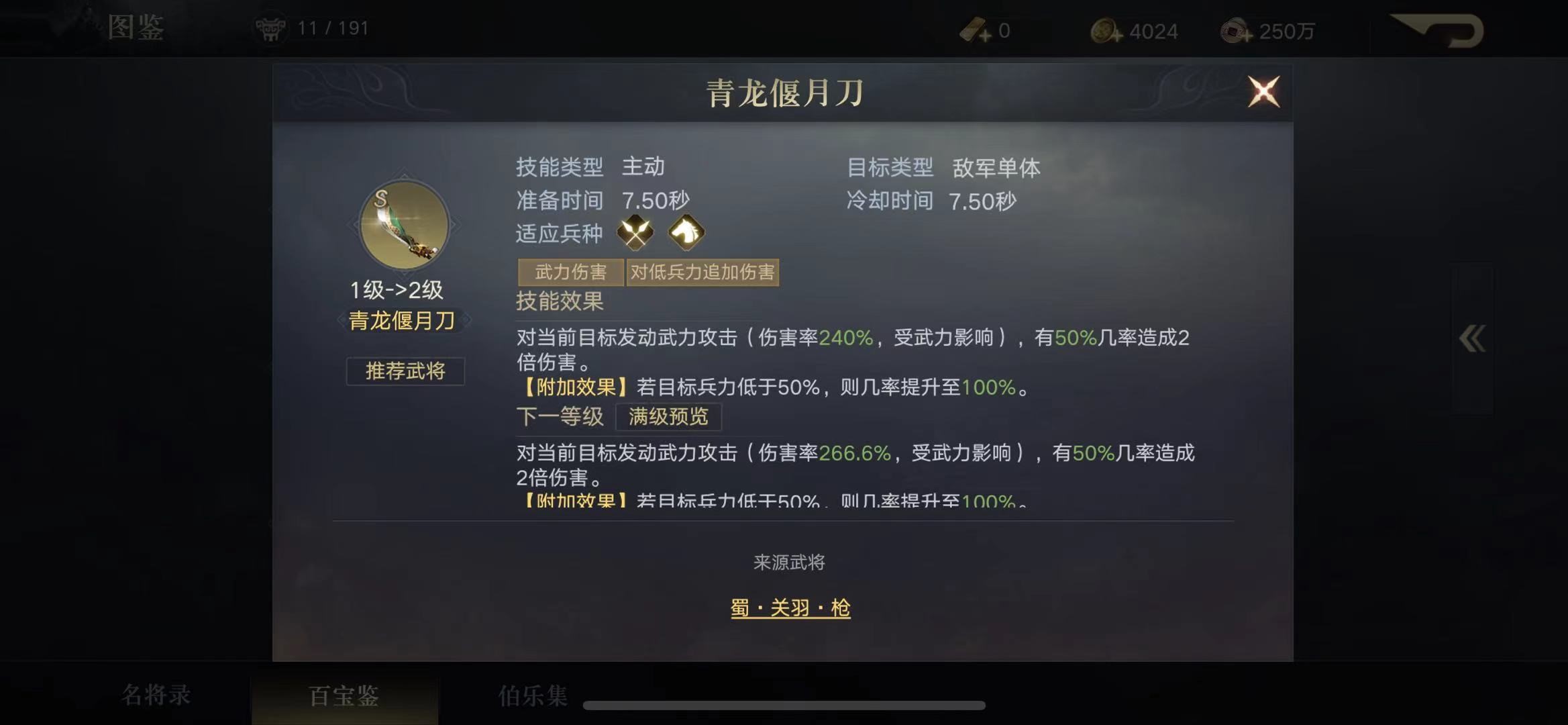
Task: Open the 蜀·关羽·枪 source general link
Action: point(790,606)
